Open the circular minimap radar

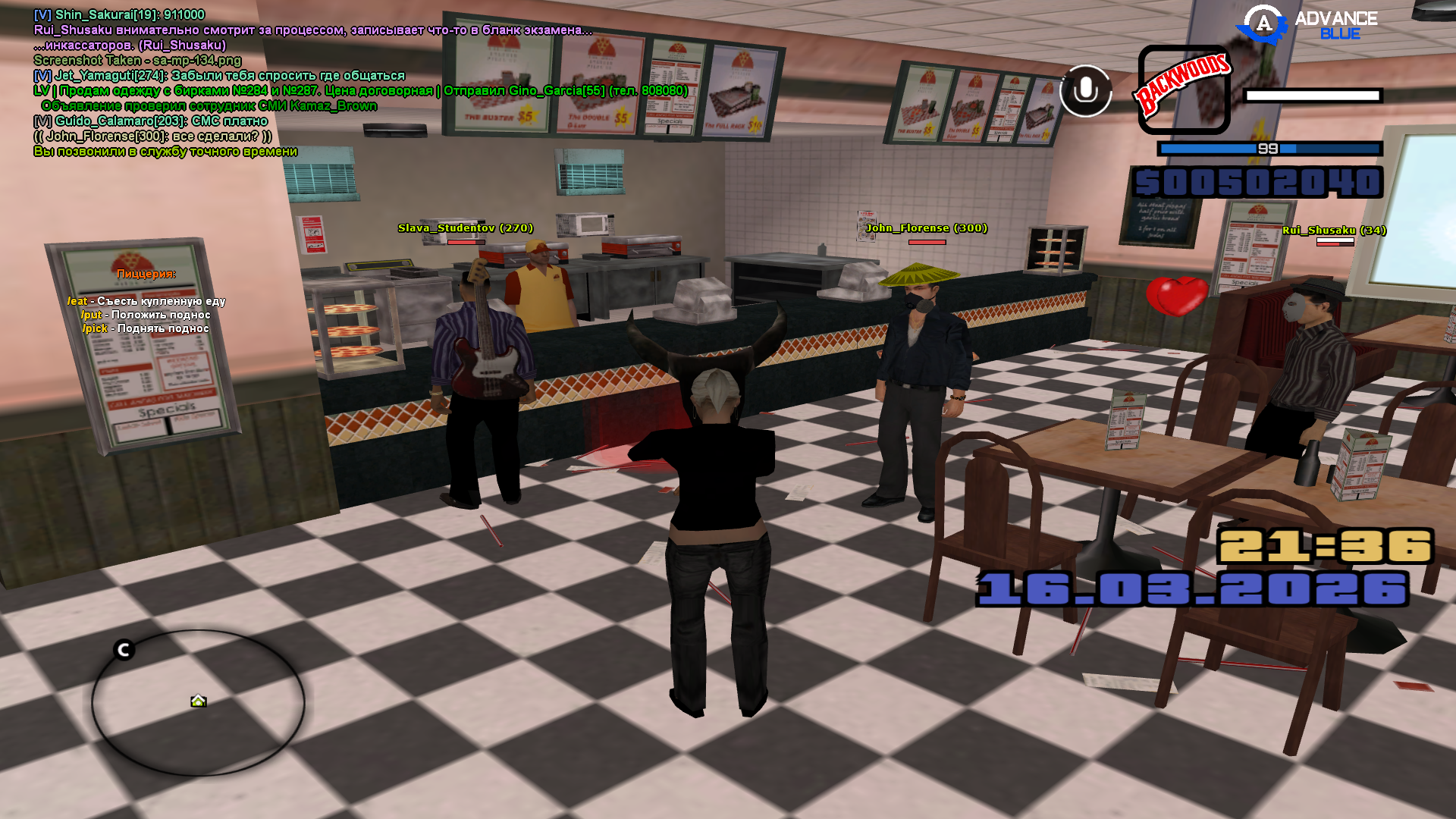click(198, 702)
